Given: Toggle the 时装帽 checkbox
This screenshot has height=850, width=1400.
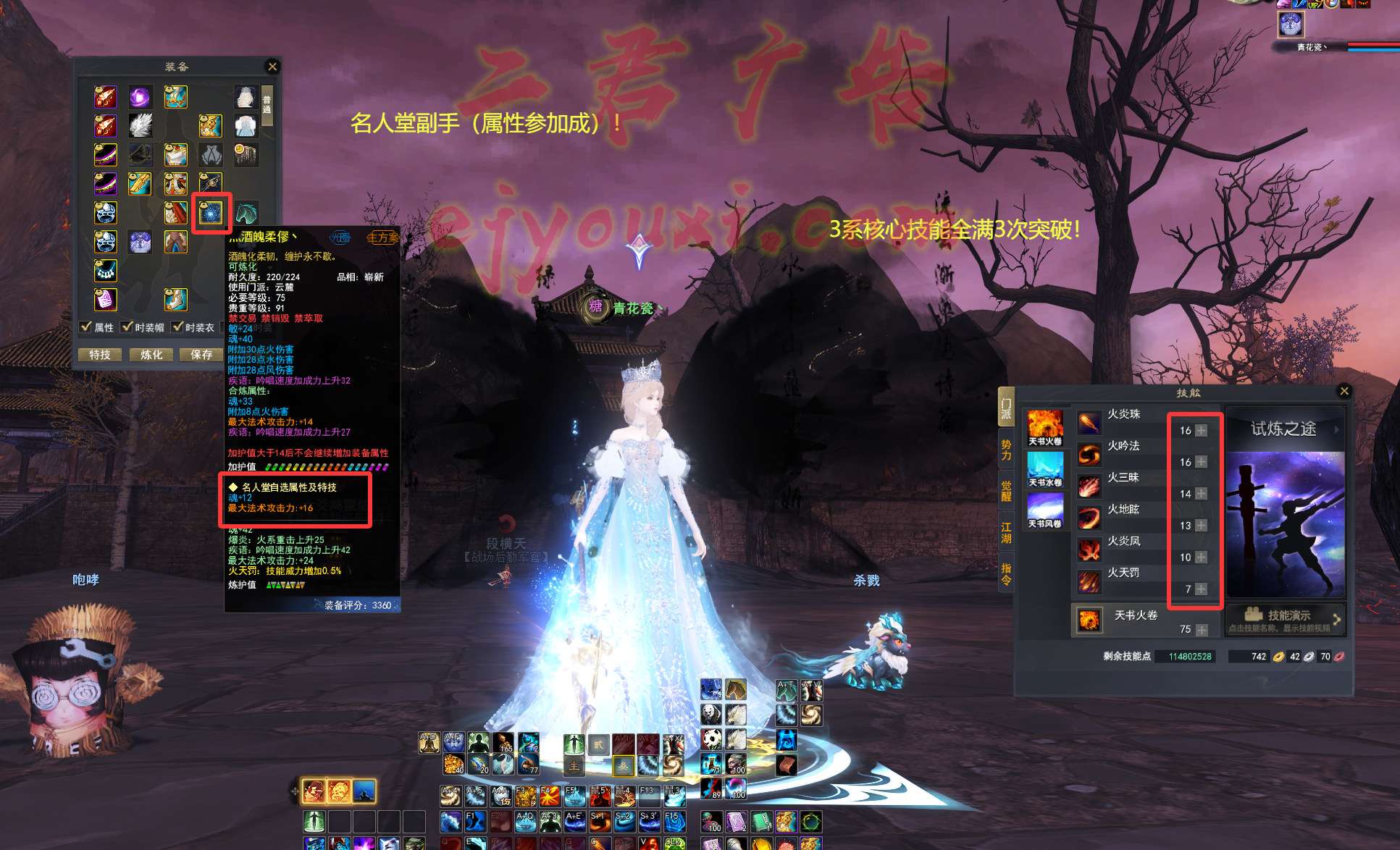Looking at the screenshot, I should pos(127,327).
